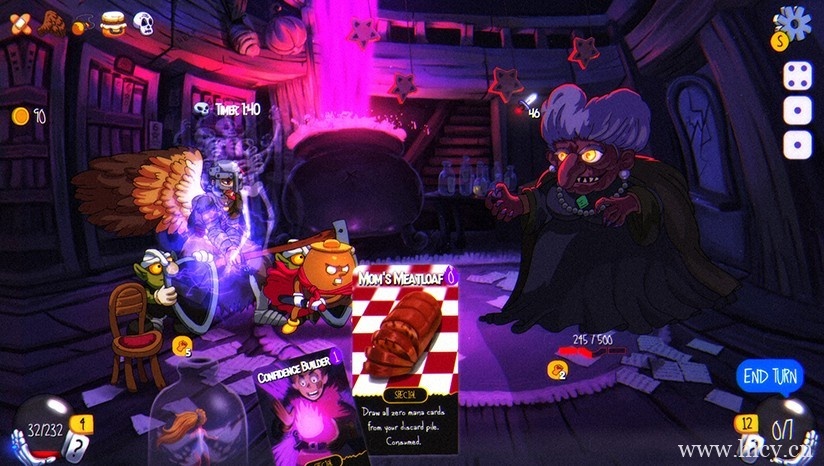End the current turn
The image size is (824, 466).
(x=769, y=376)
